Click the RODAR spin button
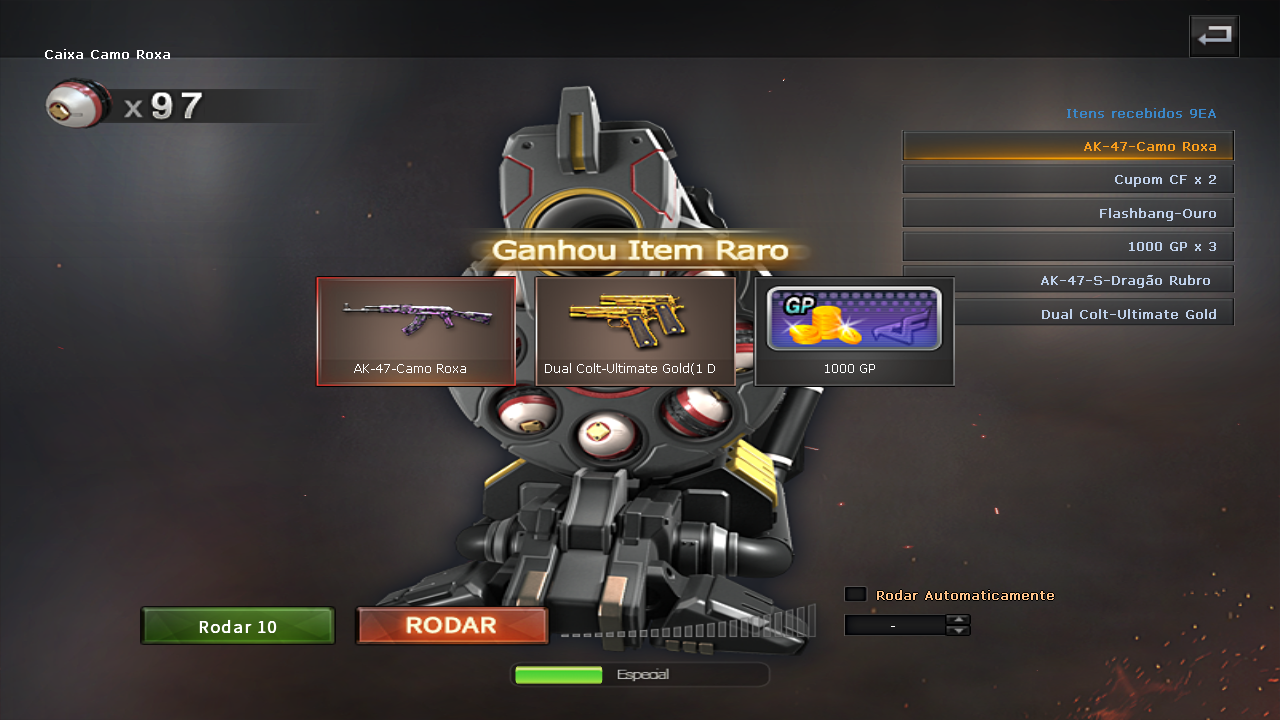Viewport: 1280px width, 720px height. click(x=452, y=626)
